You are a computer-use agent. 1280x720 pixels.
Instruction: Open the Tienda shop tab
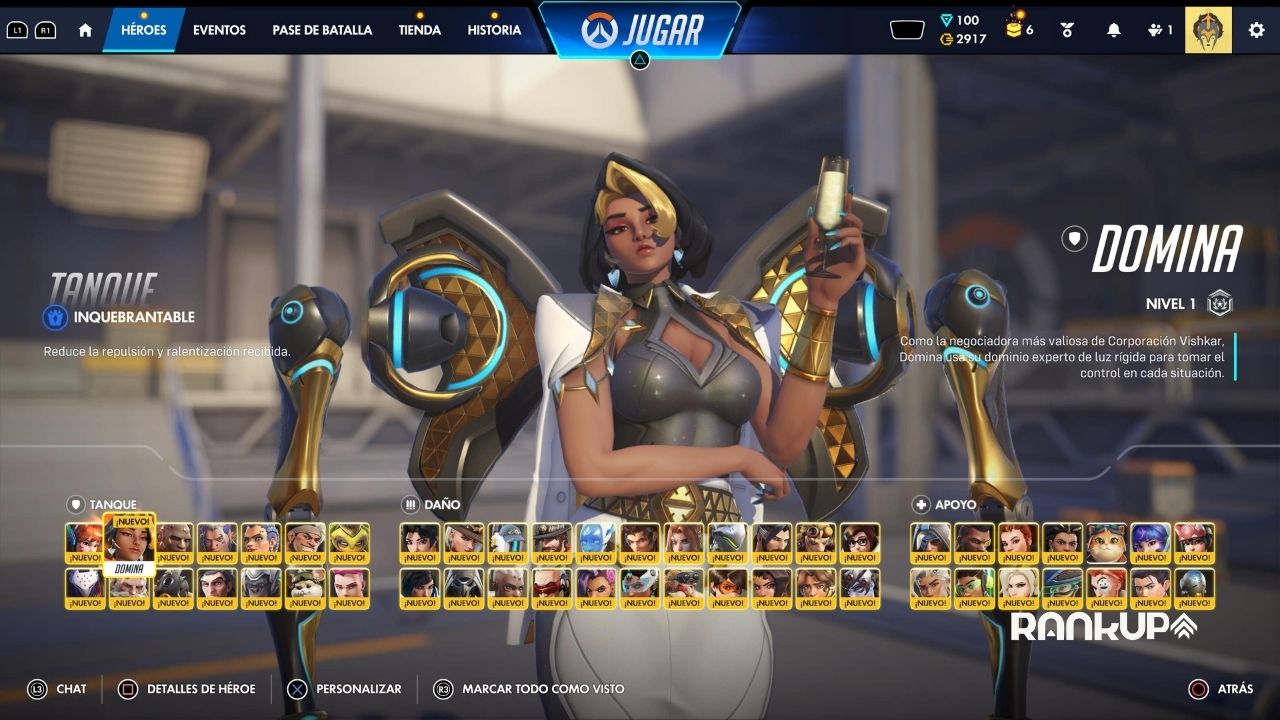click(x=419, y=30)
